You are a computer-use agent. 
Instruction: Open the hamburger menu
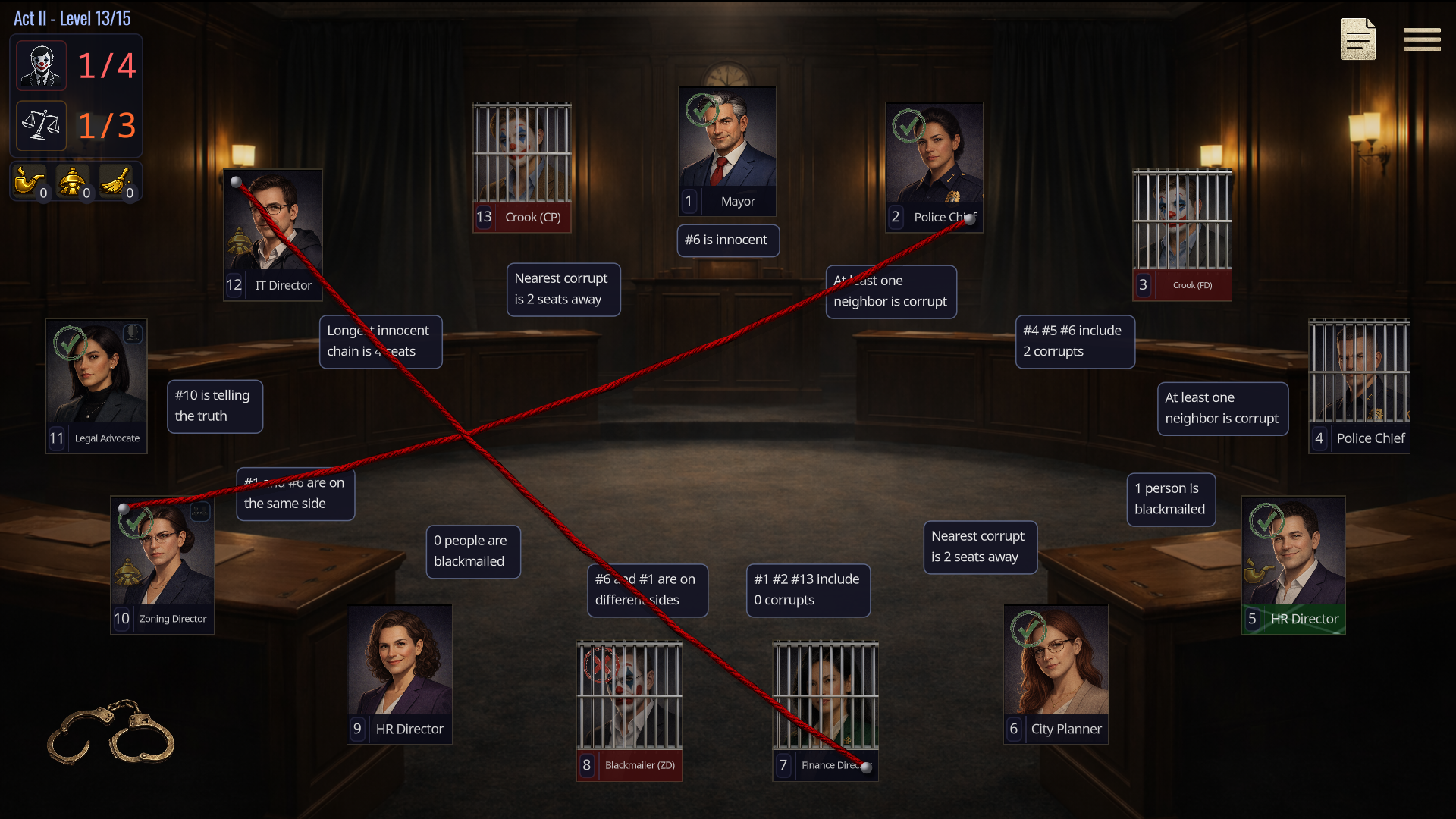1422,39
